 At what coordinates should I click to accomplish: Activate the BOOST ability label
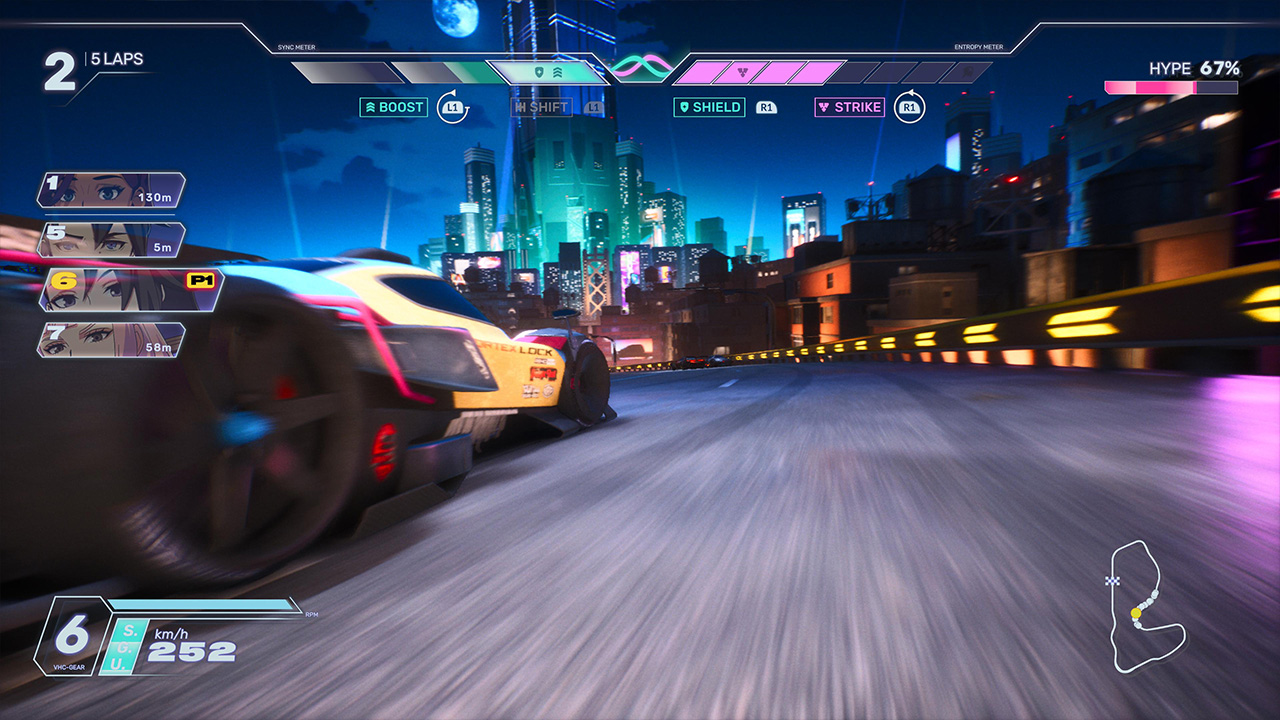pos(394,107)
